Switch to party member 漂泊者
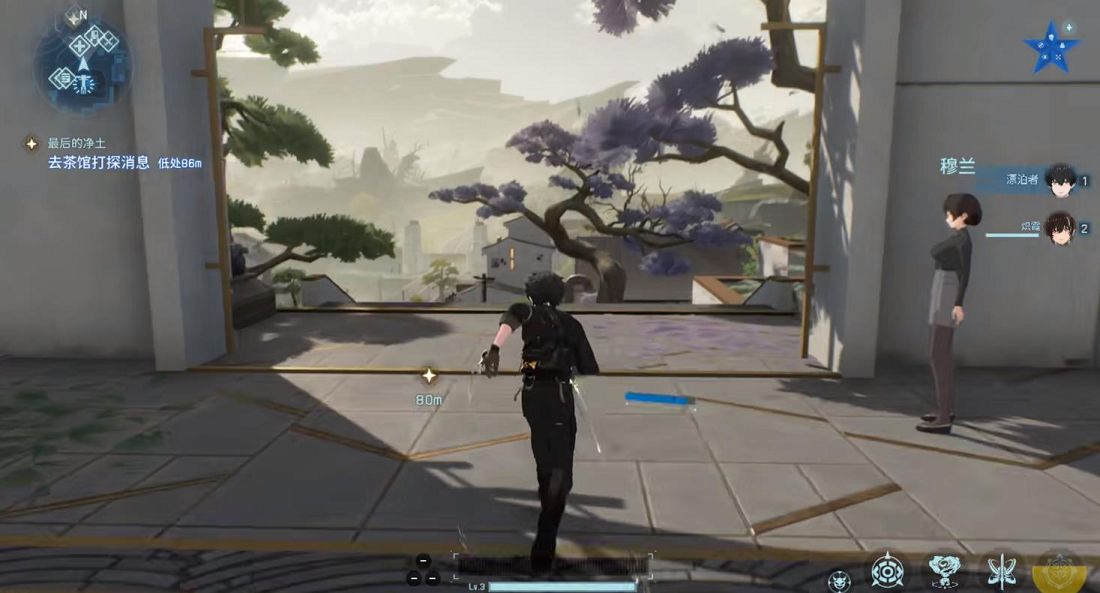 coord(1059,181)
